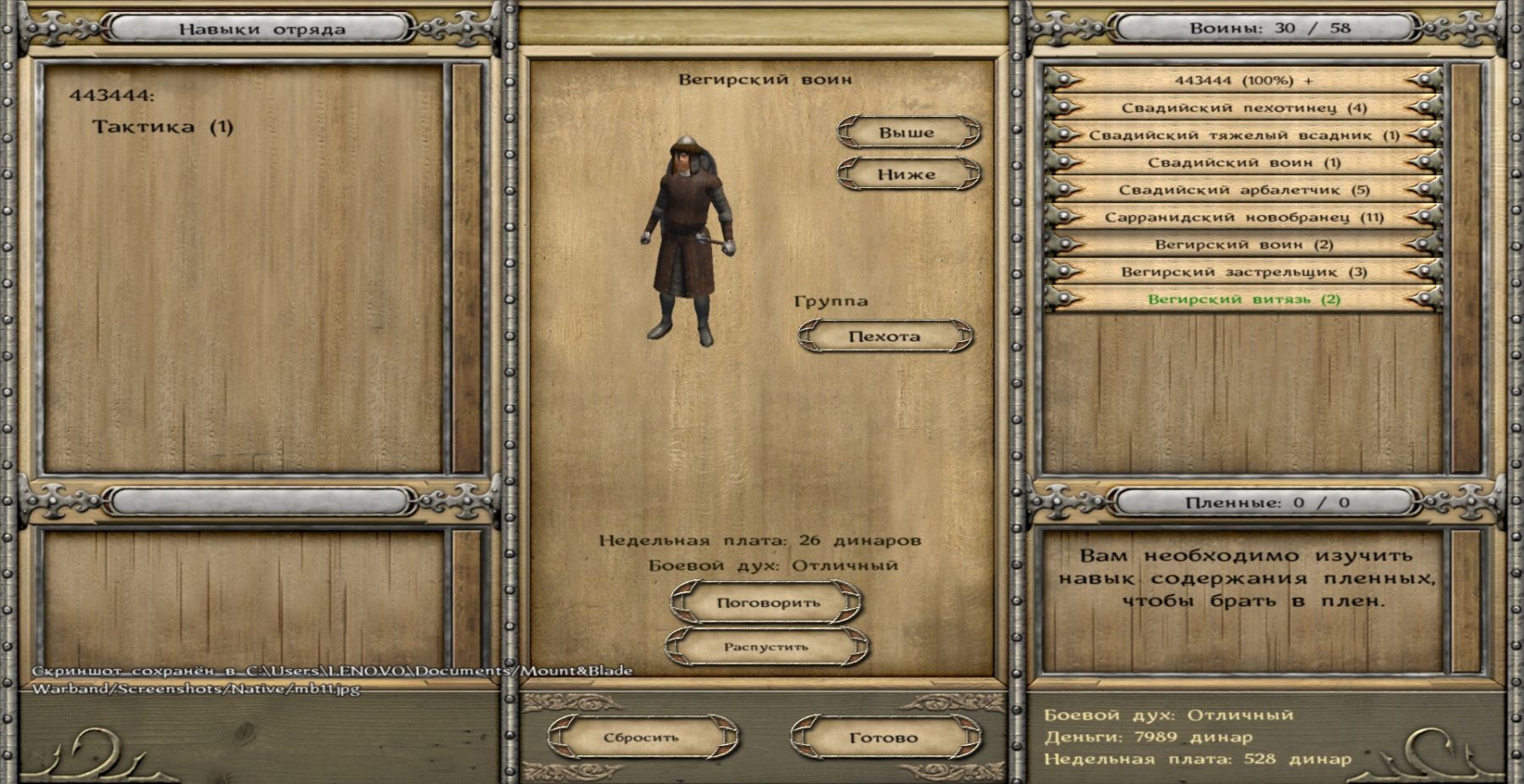Pick Свадийский арбалетчик (5) from the list
The width and height of the screenshot is (1524, 784).
point(1243,190)
